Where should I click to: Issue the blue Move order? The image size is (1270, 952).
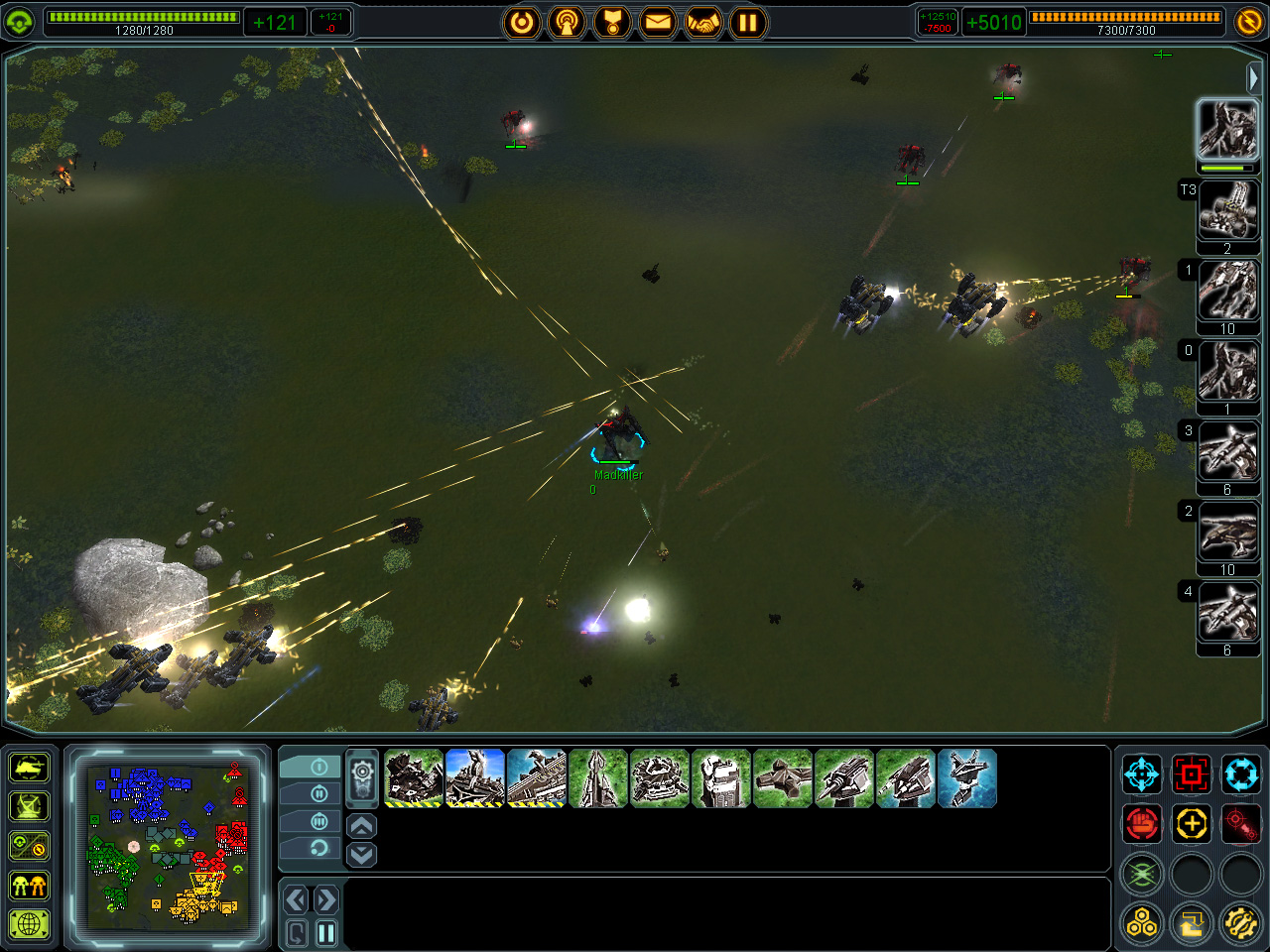point(1142,773)
